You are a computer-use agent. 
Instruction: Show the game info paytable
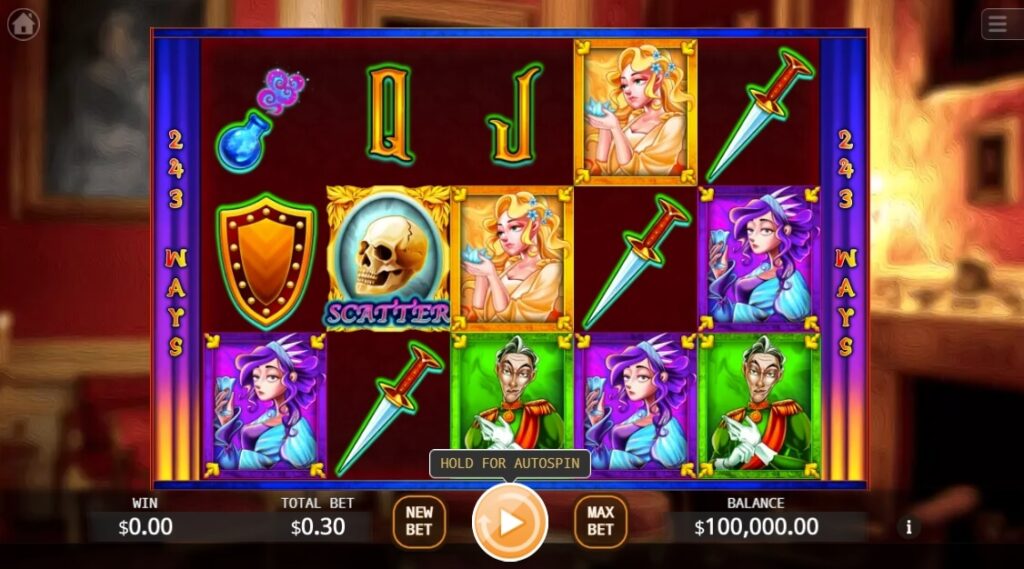coord(909,527)
